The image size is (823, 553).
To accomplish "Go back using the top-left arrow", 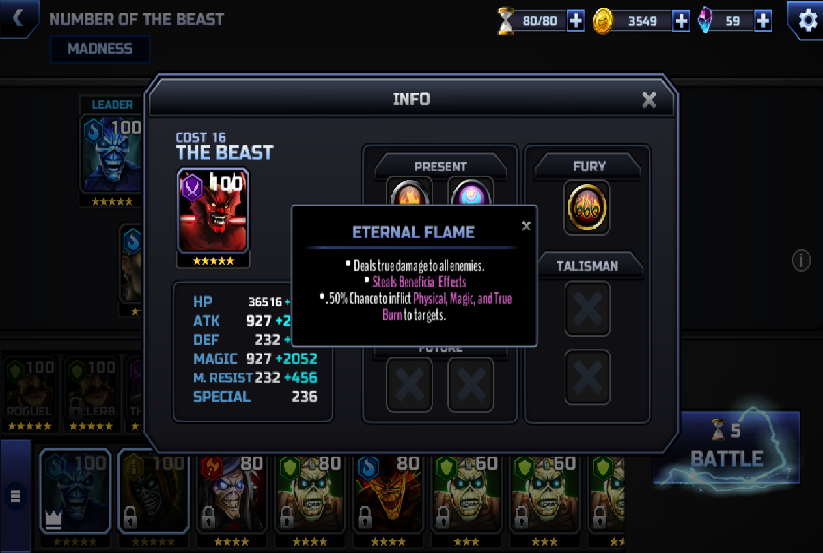I will coord(19,18).
